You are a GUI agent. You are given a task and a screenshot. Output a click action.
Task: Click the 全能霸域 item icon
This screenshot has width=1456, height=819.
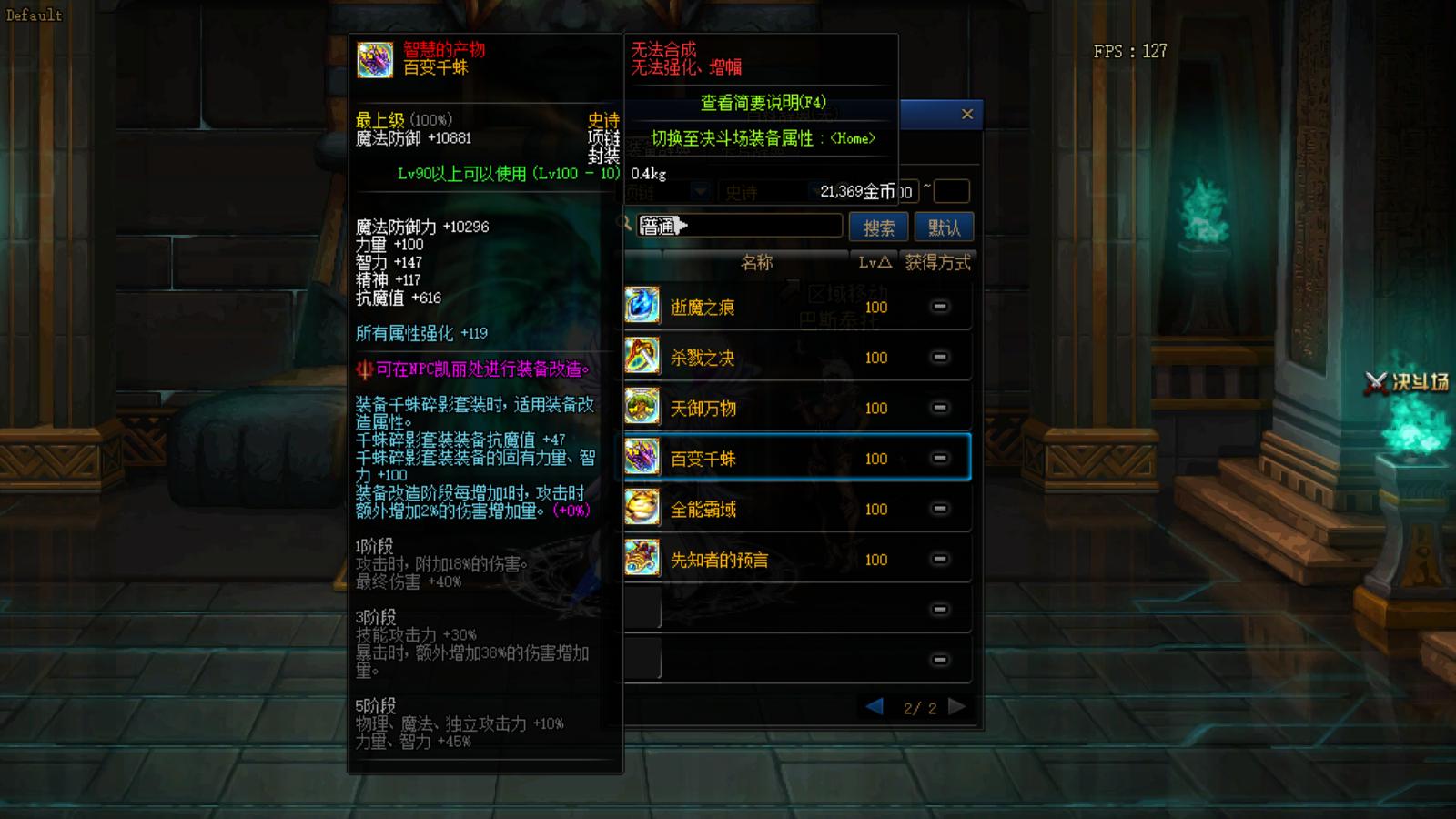(x=642, y=509)
